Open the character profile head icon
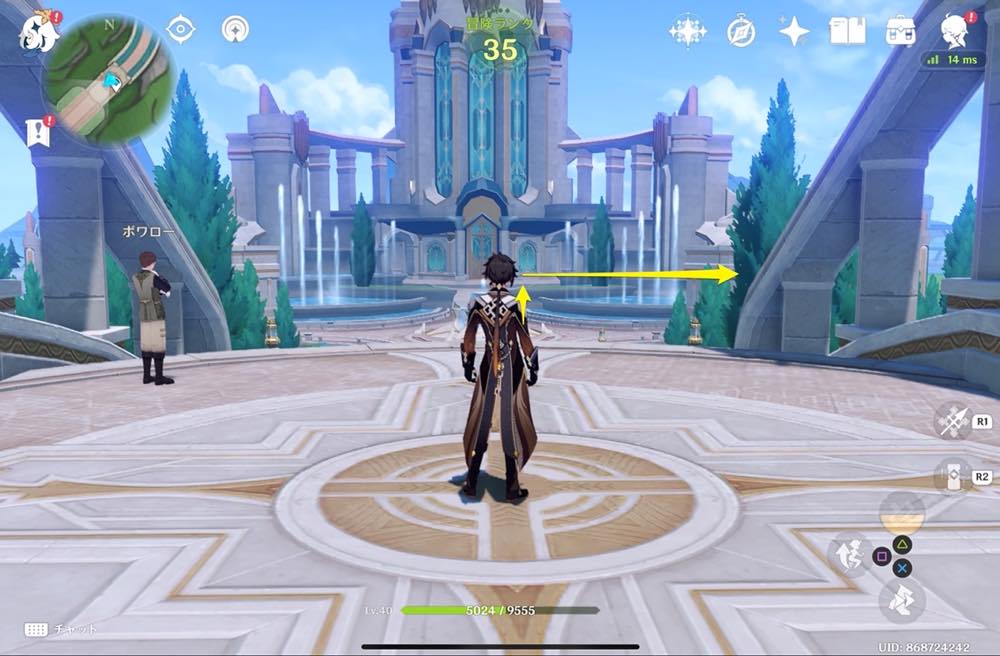This screenshot has height=656, width=1000. tap(953, 31)
